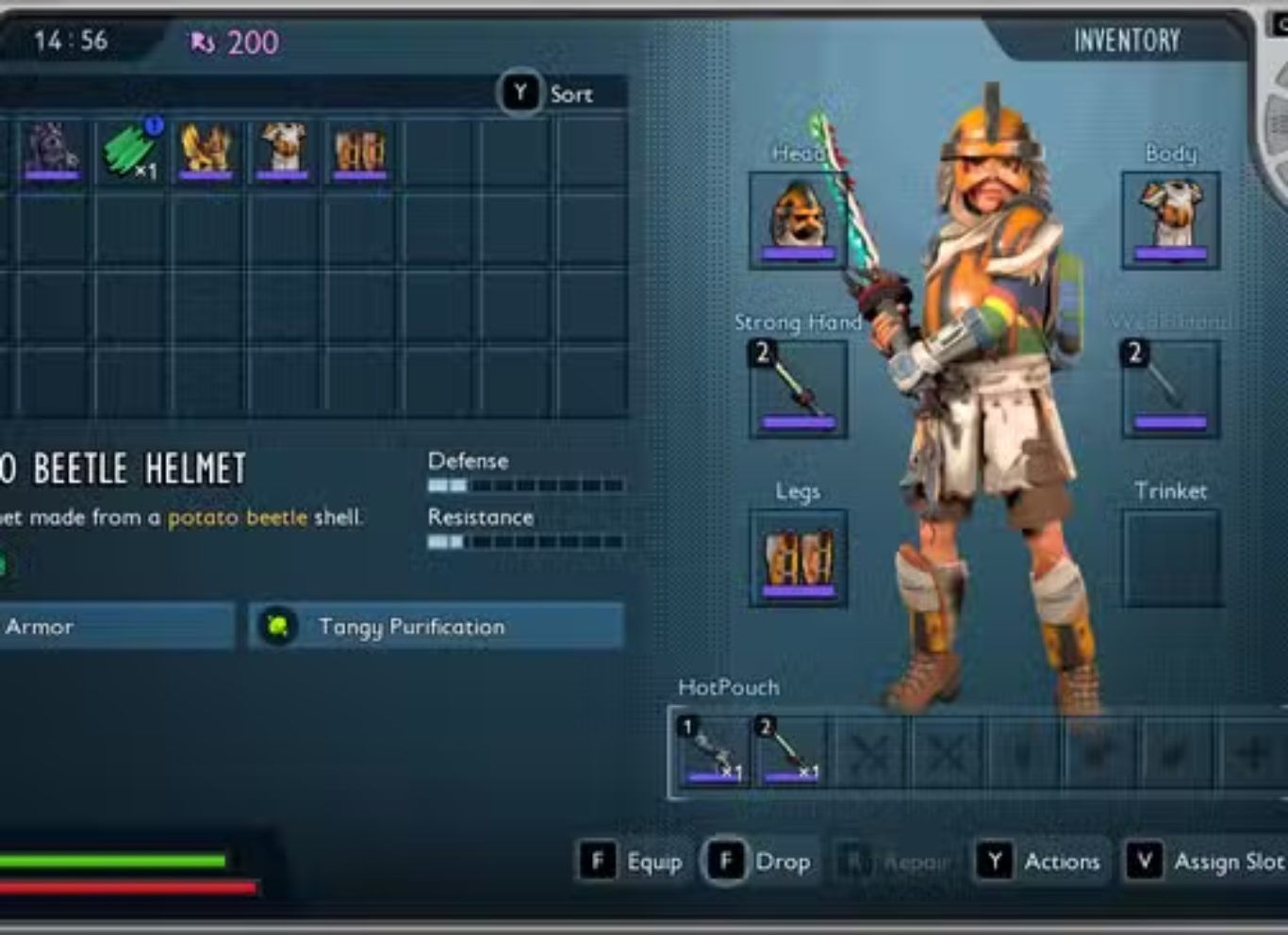Pick the golden-orange armor piece in the inventory grid
The width and height of the screenshot is (1288, 935).
tap(206, 151)
